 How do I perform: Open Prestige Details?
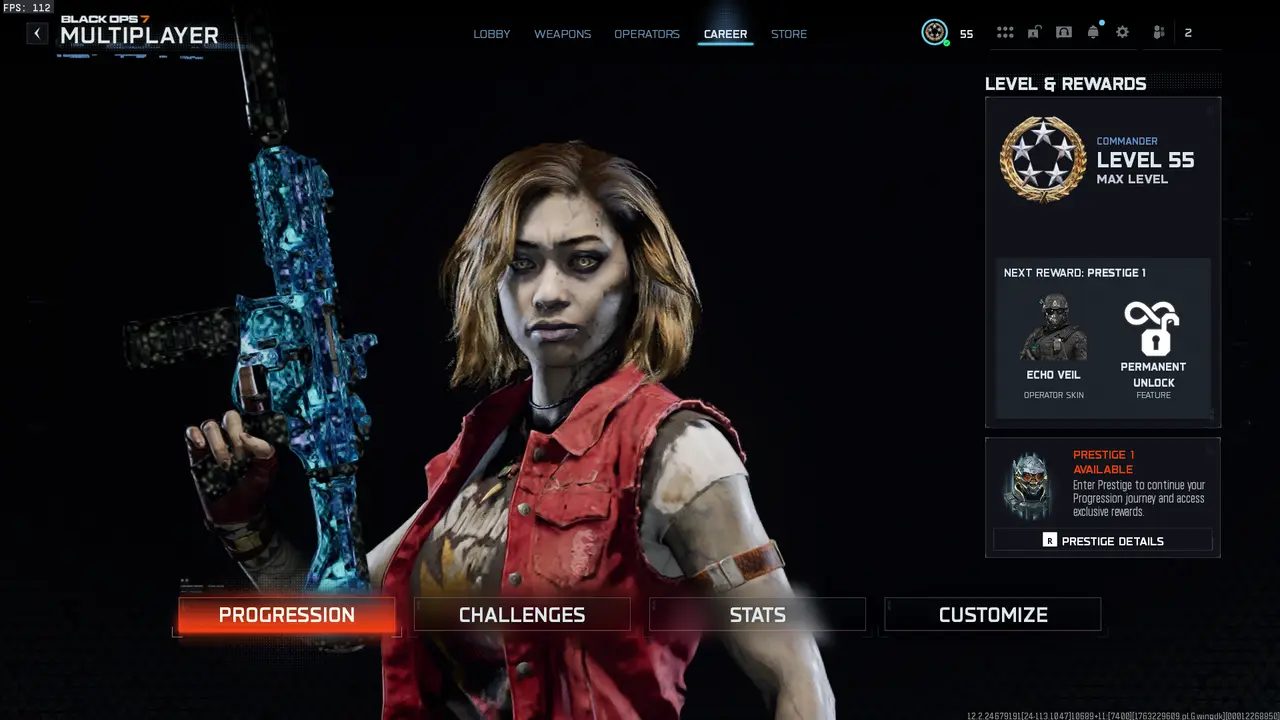(1101, 540)
